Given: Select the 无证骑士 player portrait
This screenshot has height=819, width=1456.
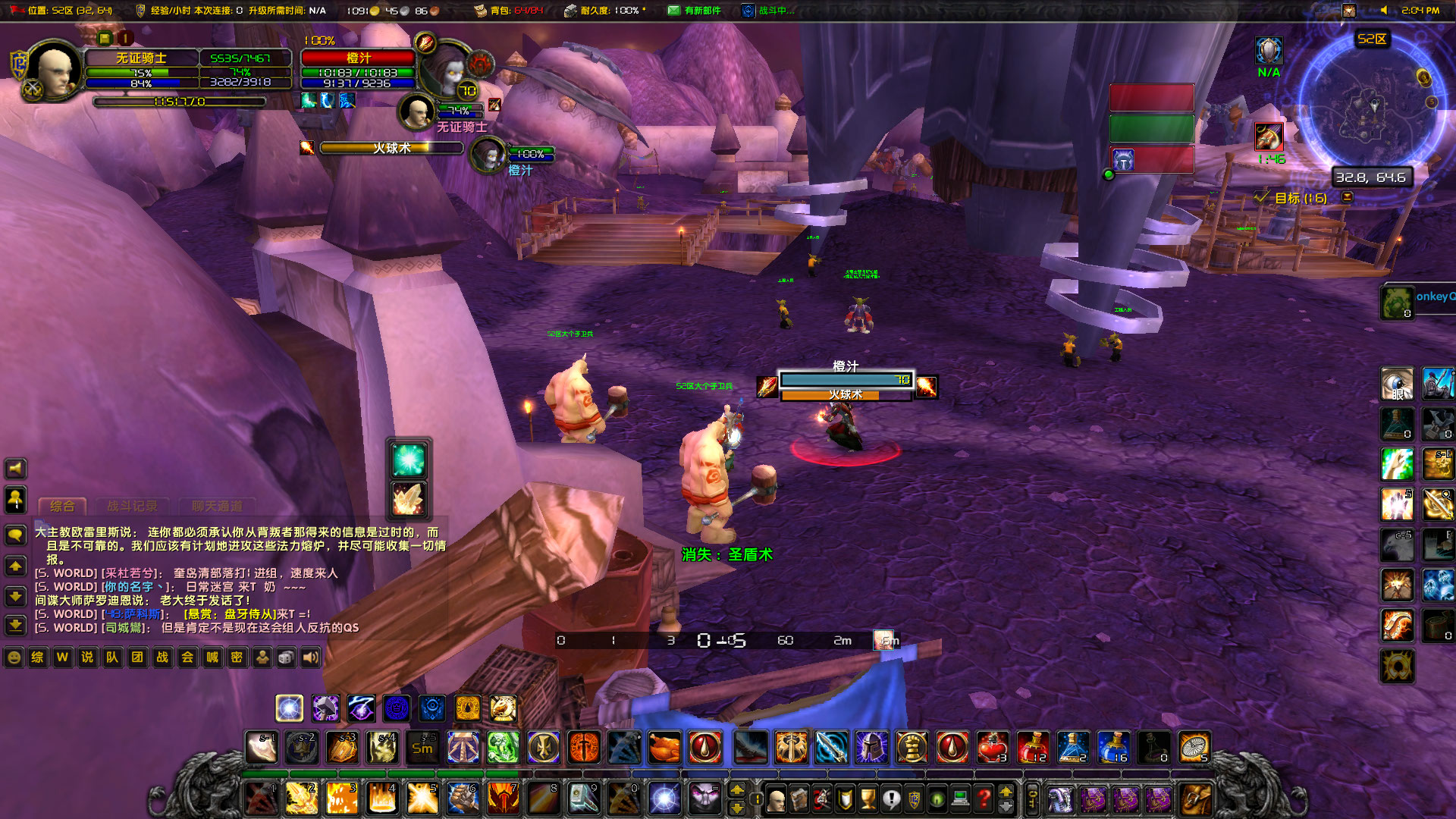Looking at the screenshot, I should [x=55, y=71].
